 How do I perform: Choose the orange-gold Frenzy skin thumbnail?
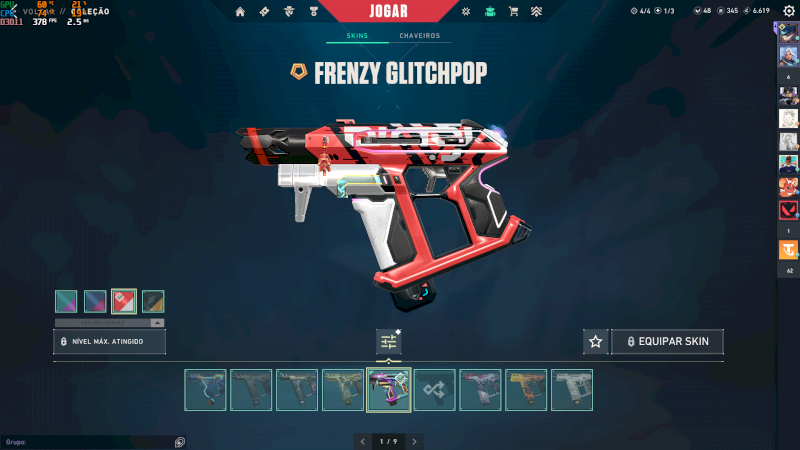click(526, 390)
